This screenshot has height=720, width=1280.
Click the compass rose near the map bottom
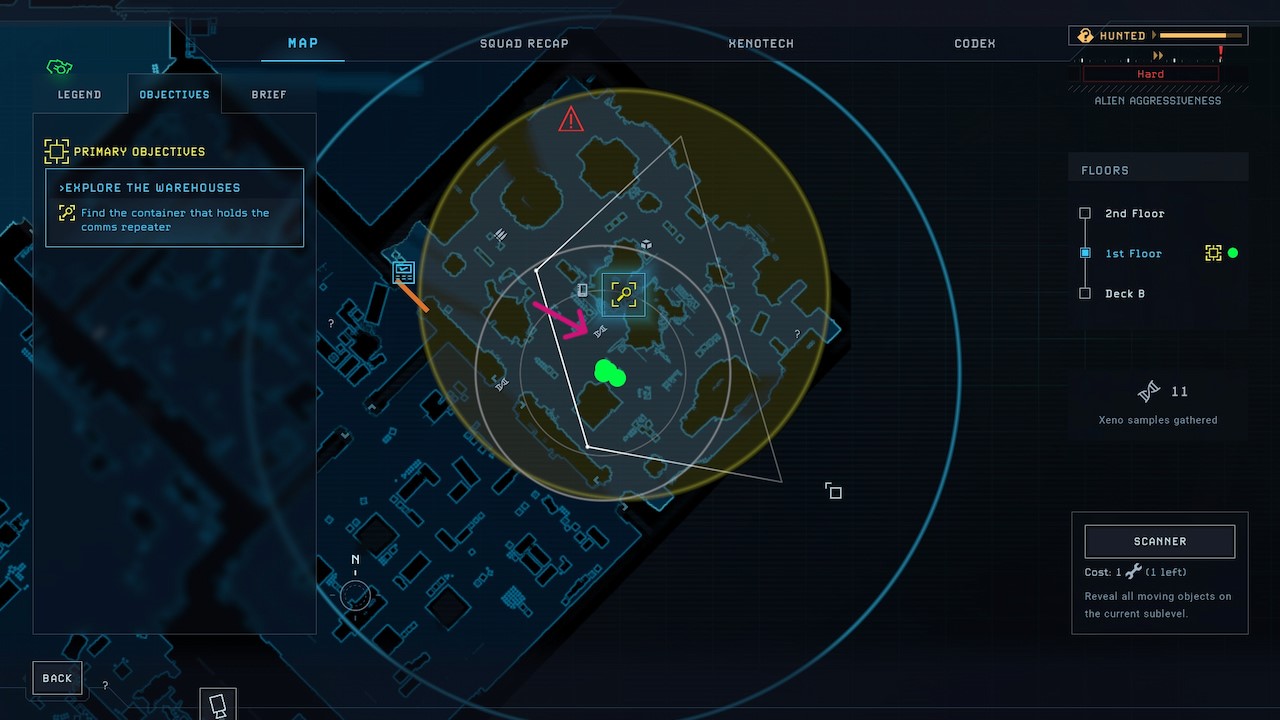click(x=355, y=595)
